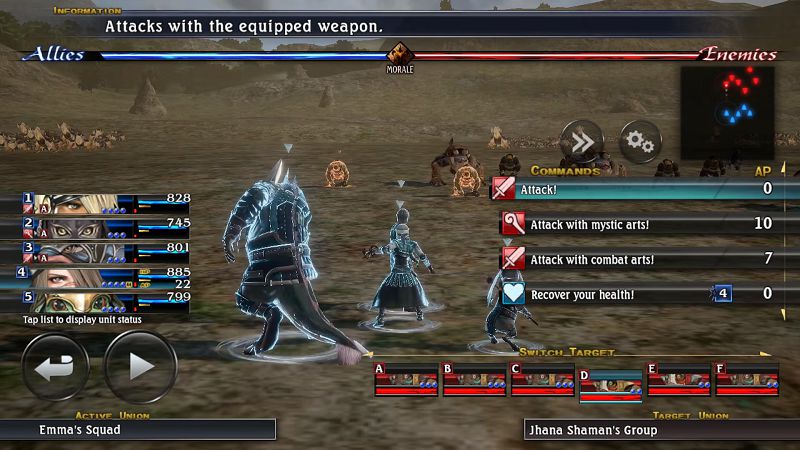800x450 pixels.
Task: Show status of unit 1 in list
Action: tap(106, 203)
